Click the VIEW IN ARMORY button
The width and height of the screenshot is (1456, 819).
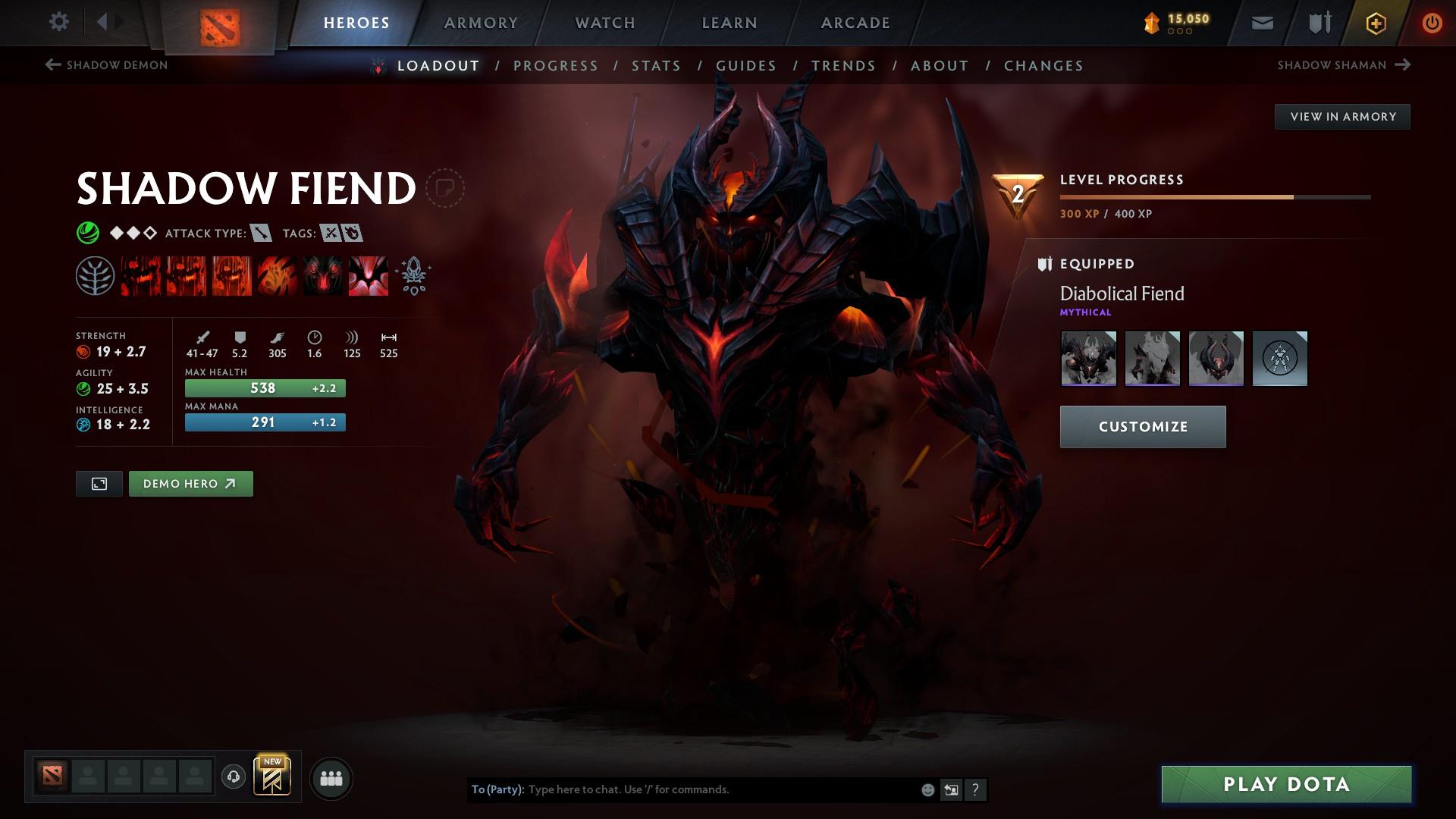tap(1342, 116)
